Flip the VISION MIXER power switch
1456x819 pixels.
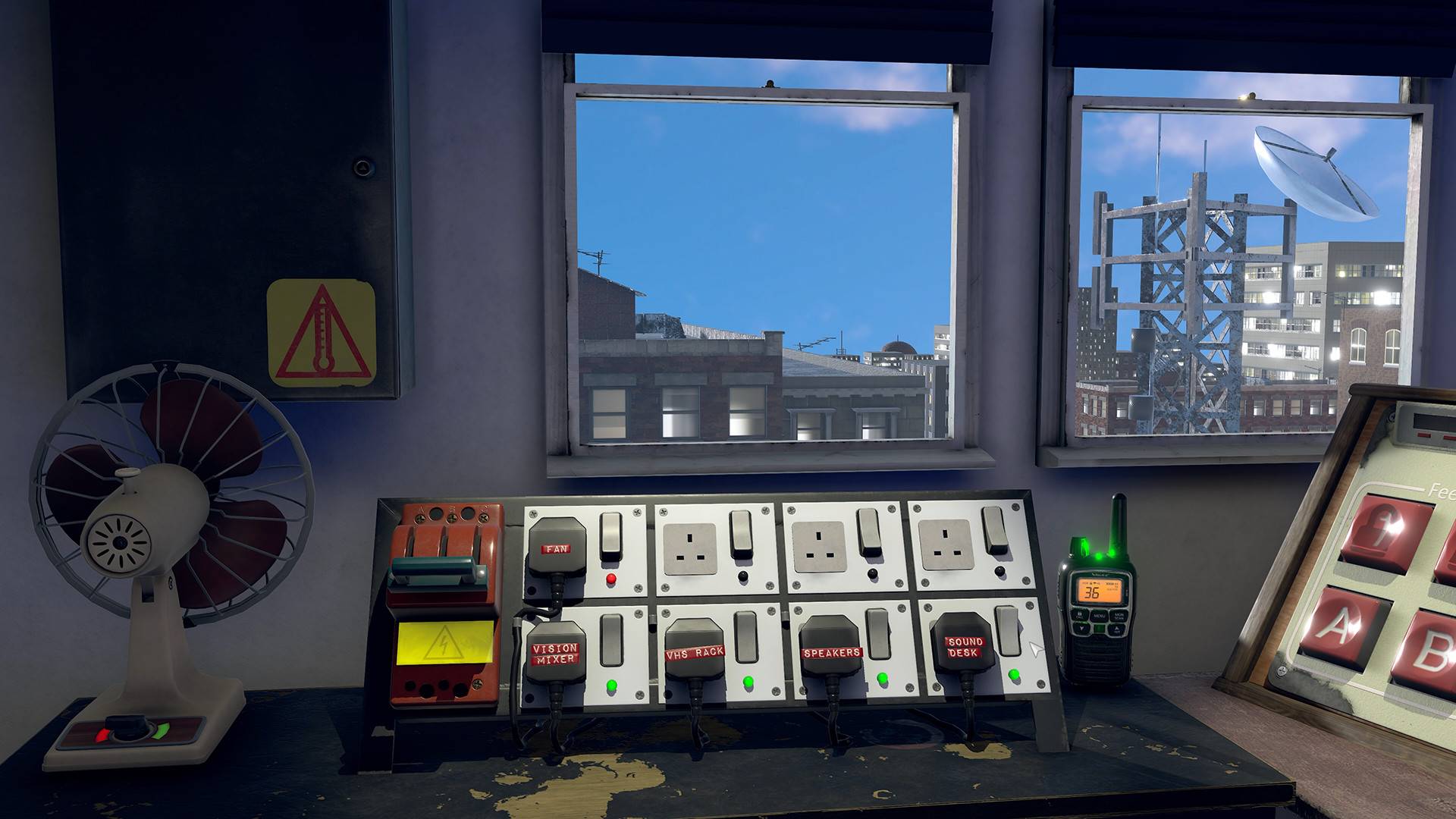point(610,639)
